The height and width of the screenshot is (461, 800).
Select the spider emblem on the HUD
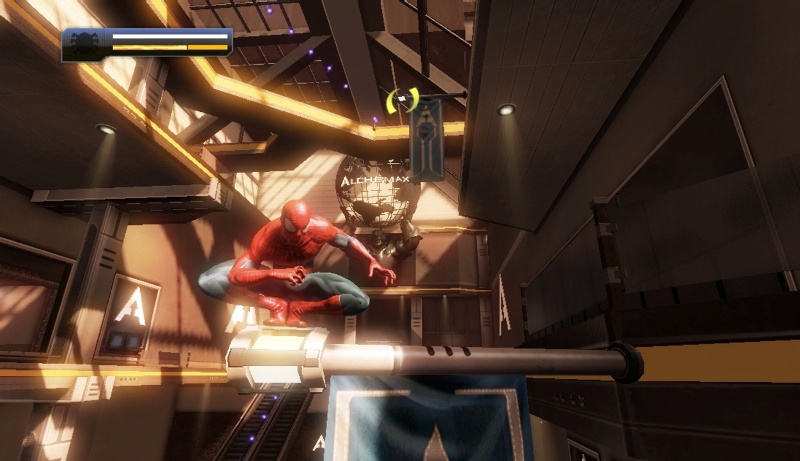tap(88, 43)
